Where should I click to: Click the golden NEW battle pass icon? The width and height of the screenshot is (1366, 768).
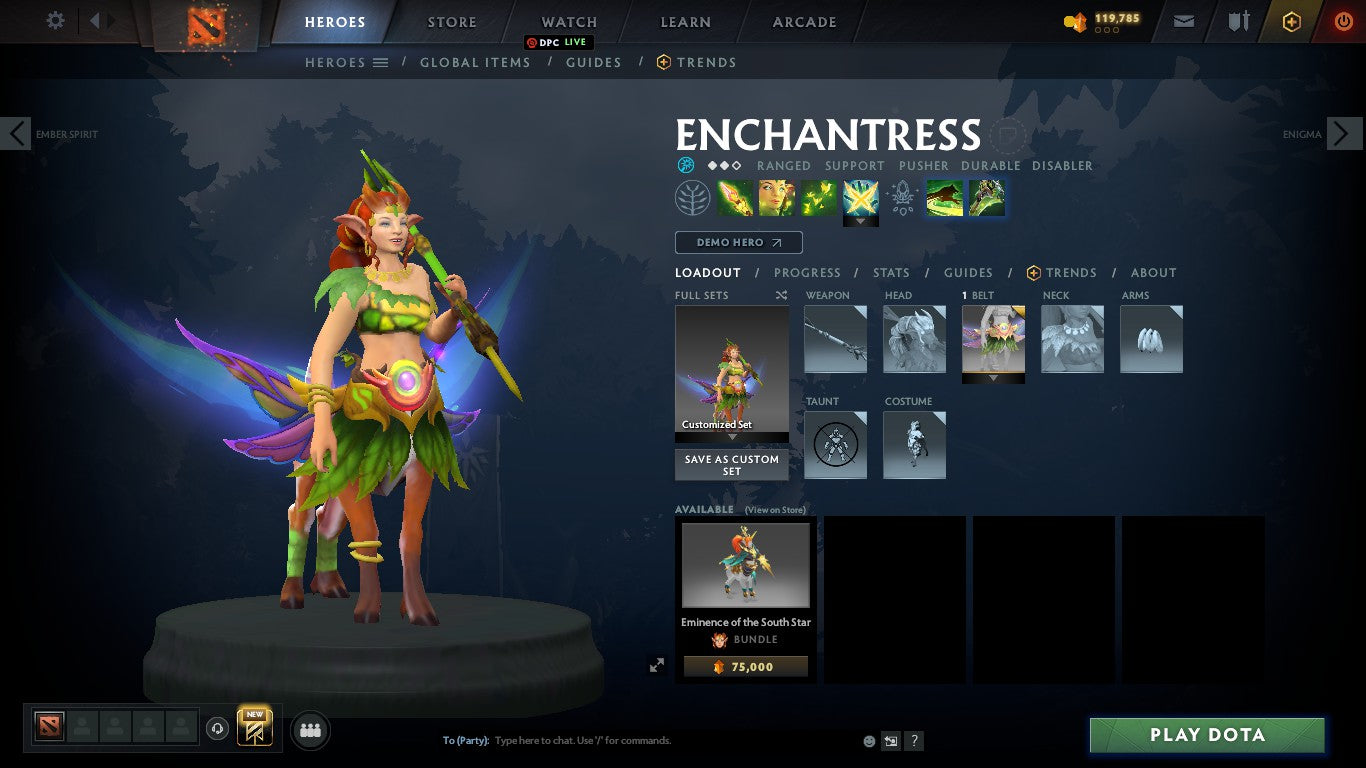pyautogui.click(x=253, y=727)
